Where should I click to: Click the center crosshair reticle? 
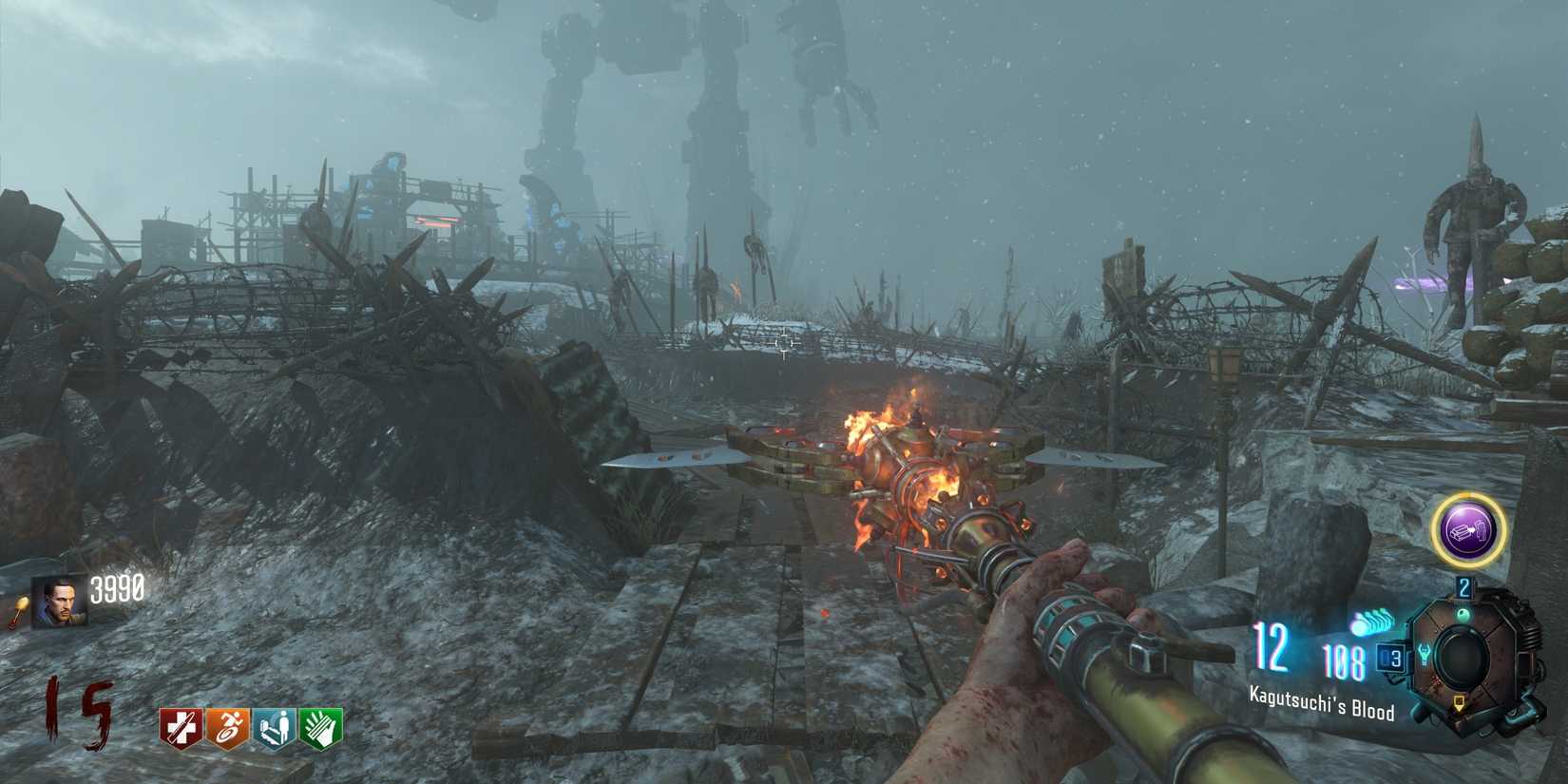pos(784,342)
